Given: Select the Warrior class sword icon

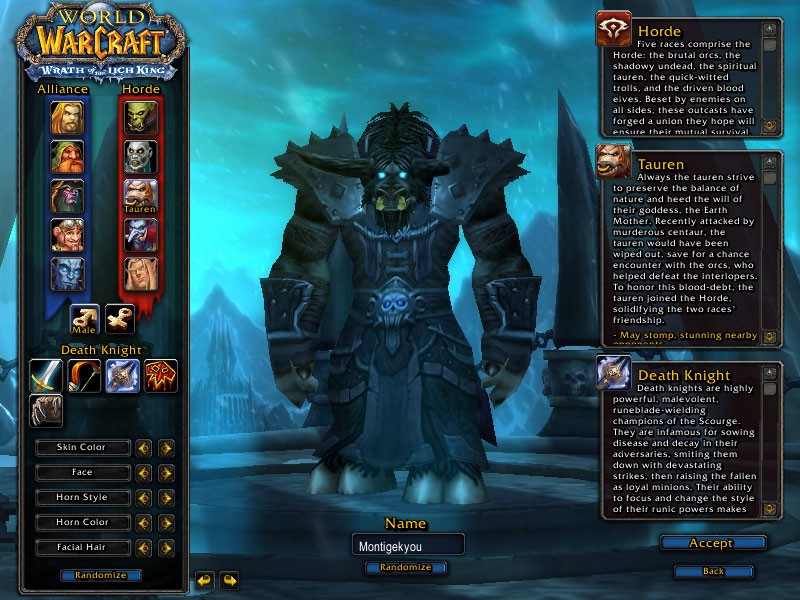Looking at the screenshot, I should [46, 376].
